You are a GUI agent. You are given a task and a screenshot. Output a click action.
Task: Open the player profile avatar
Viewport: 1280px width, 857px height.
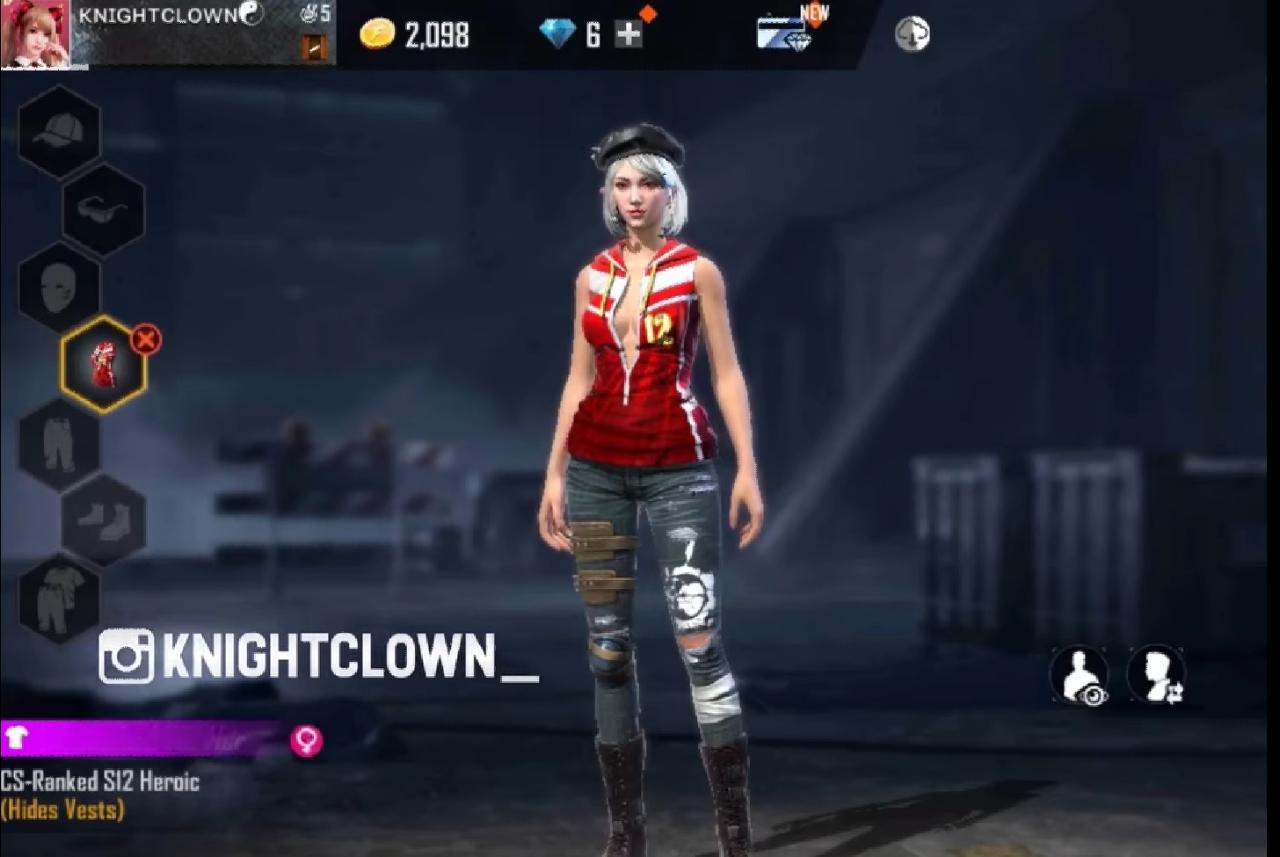36,34
